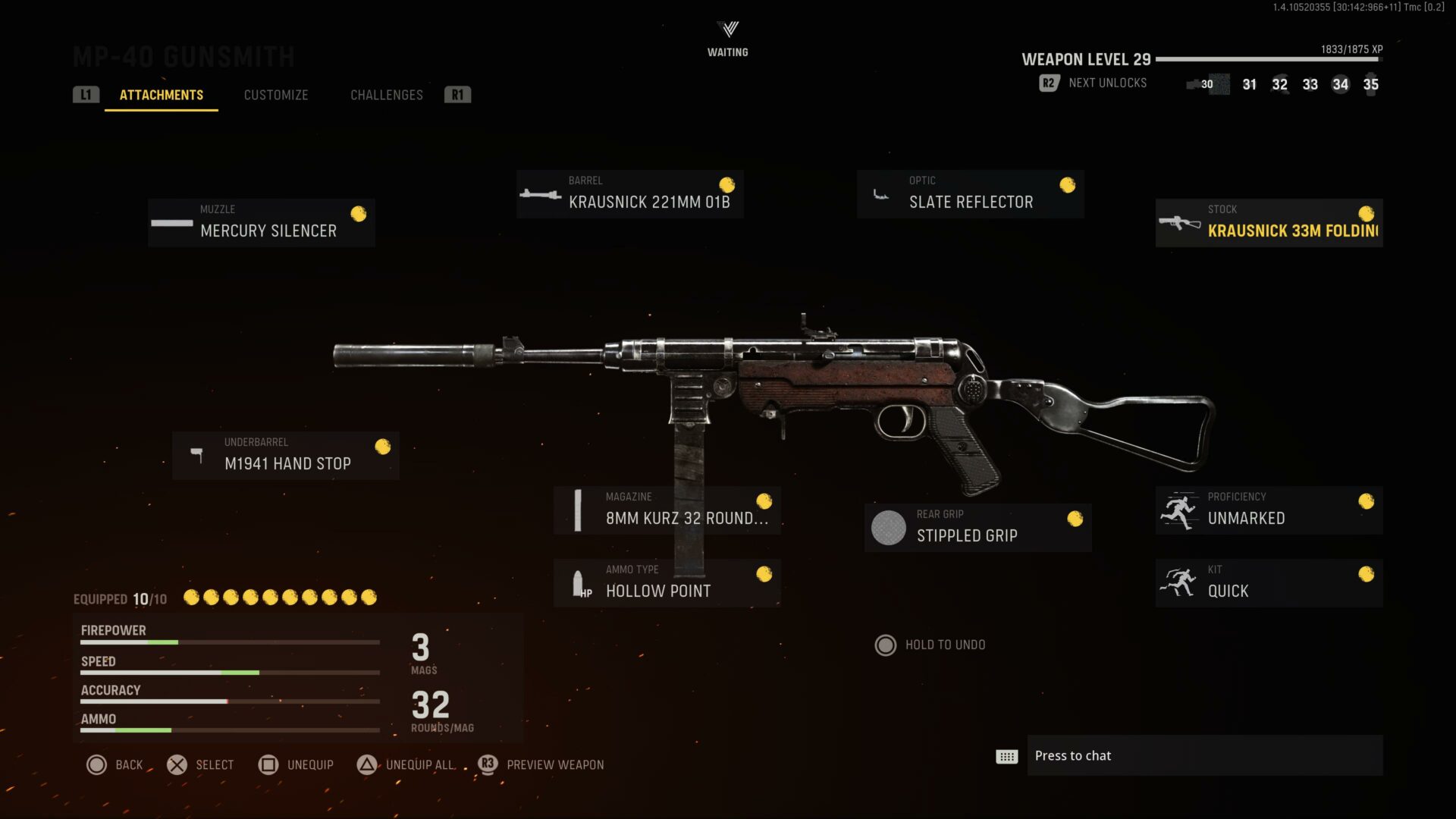Open the Slate Reflector optic slot
The width and height of the screenshot is (1456, 819).
point(970,194)
